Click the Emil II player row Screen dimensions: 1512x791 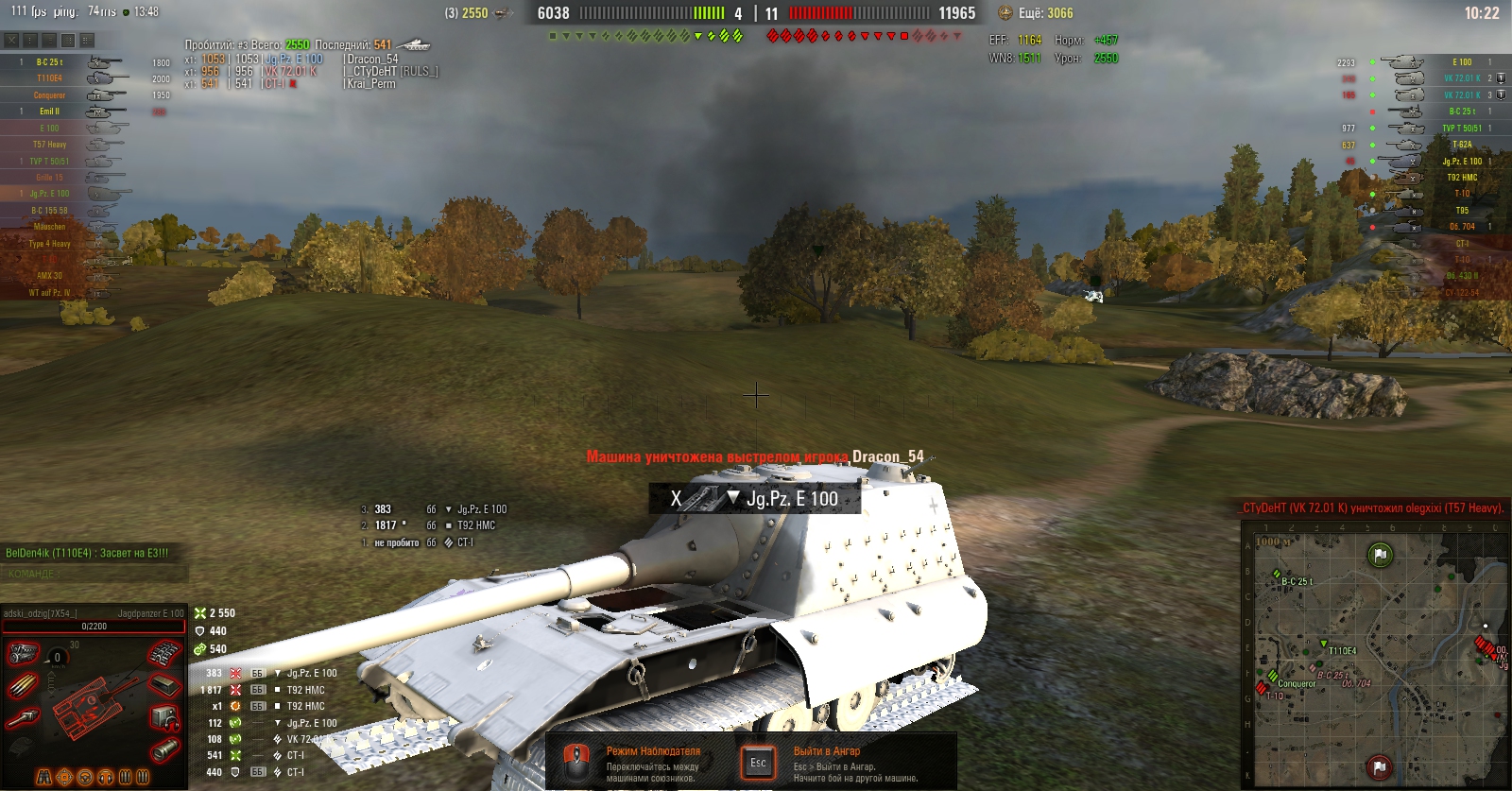[50, 112]
